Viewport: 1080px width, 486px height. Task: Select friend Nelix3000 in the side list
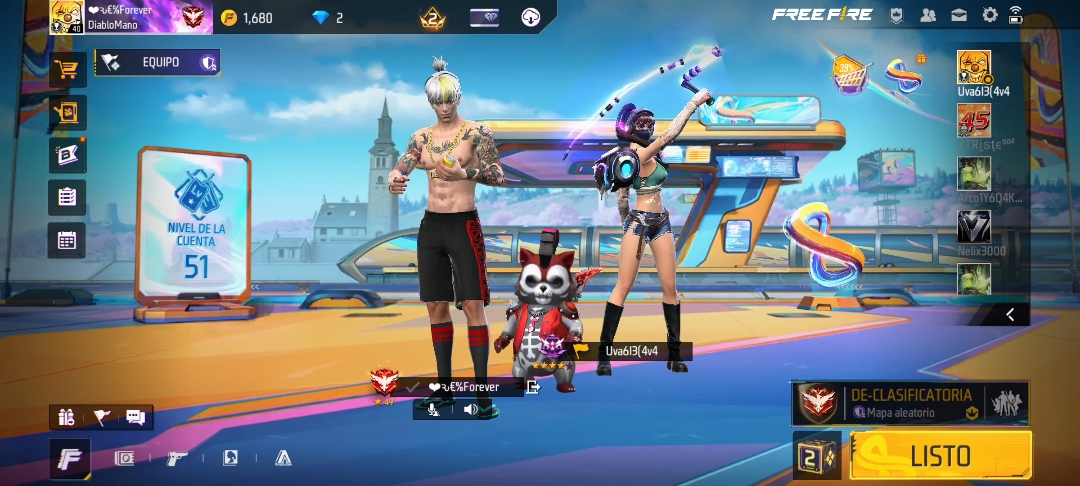974,227
